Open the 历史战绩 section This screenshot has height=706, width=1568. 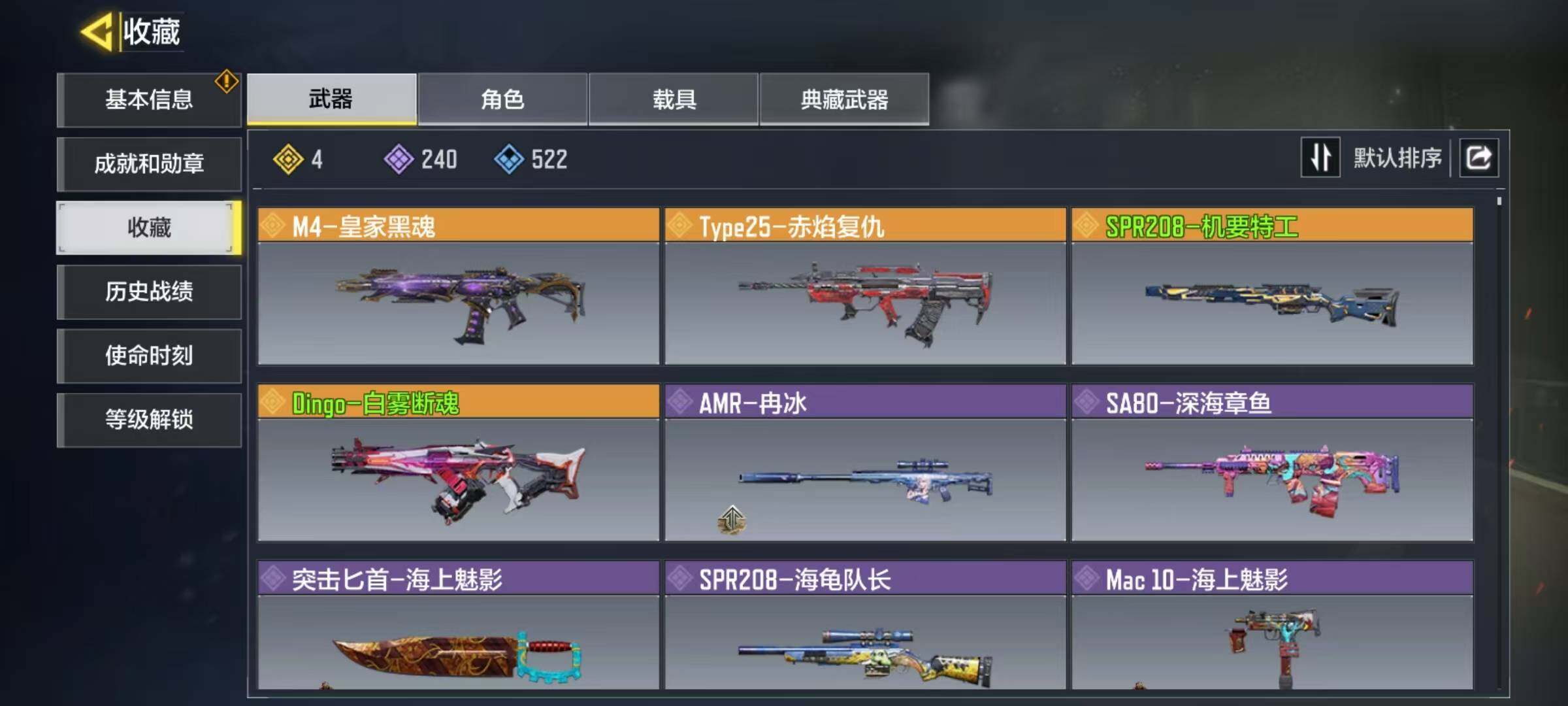click(149, 292)
